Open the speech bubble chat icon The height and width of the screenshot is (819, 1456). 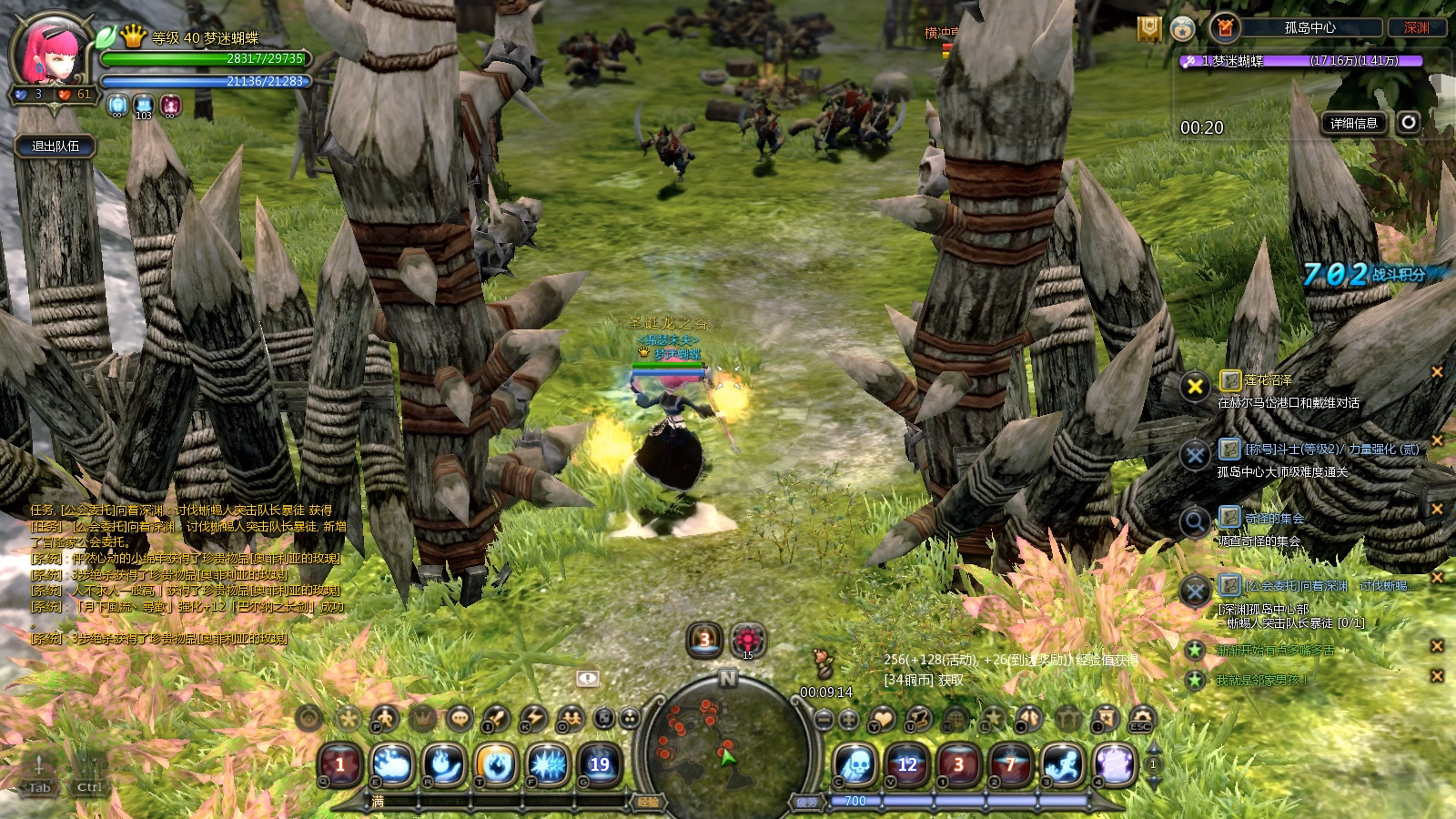[x=460, y=718]
